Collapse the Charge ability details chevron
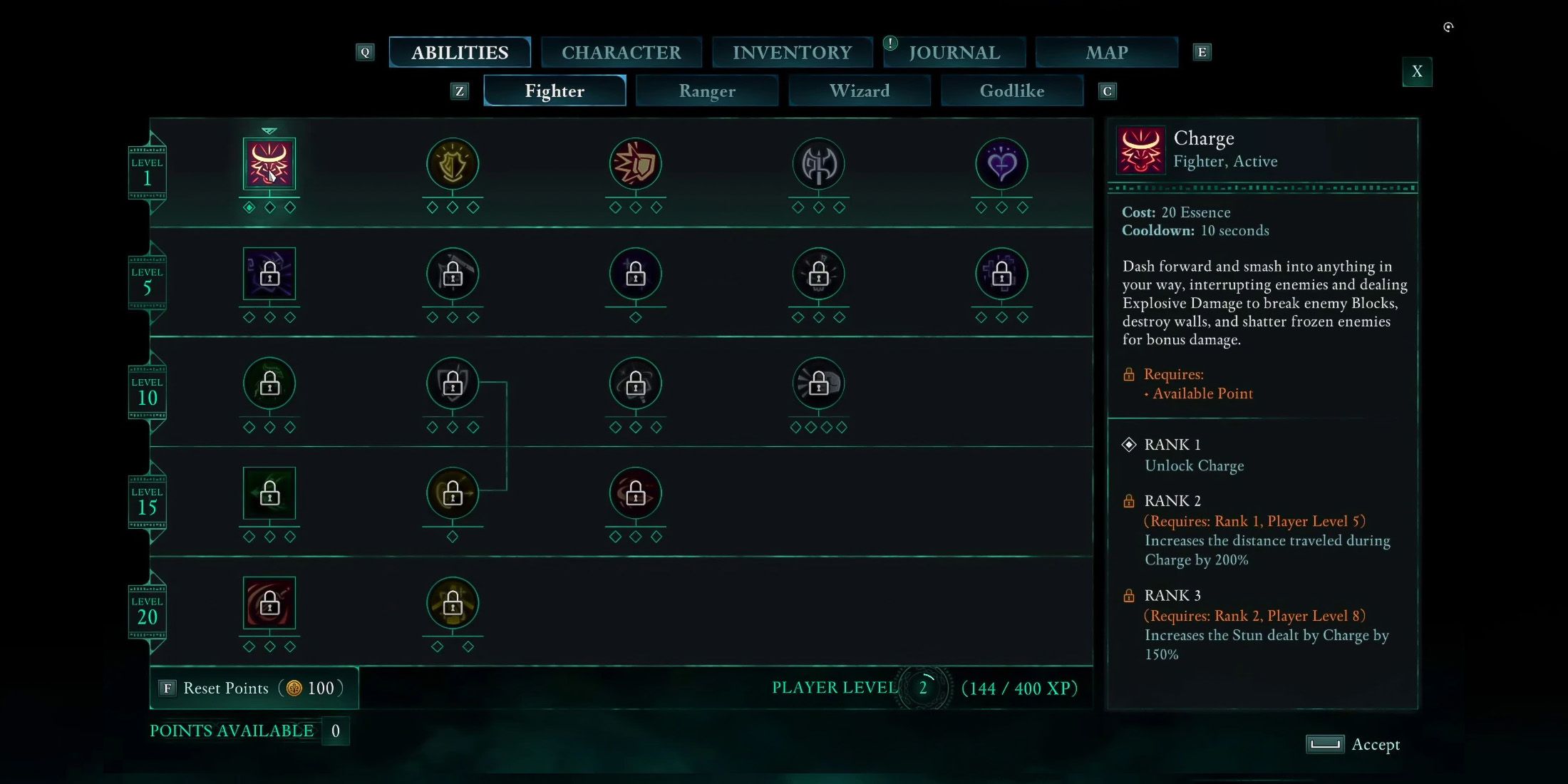This screenshot has height=784, width=1568. pyautogui.click(x=269, y=131)
